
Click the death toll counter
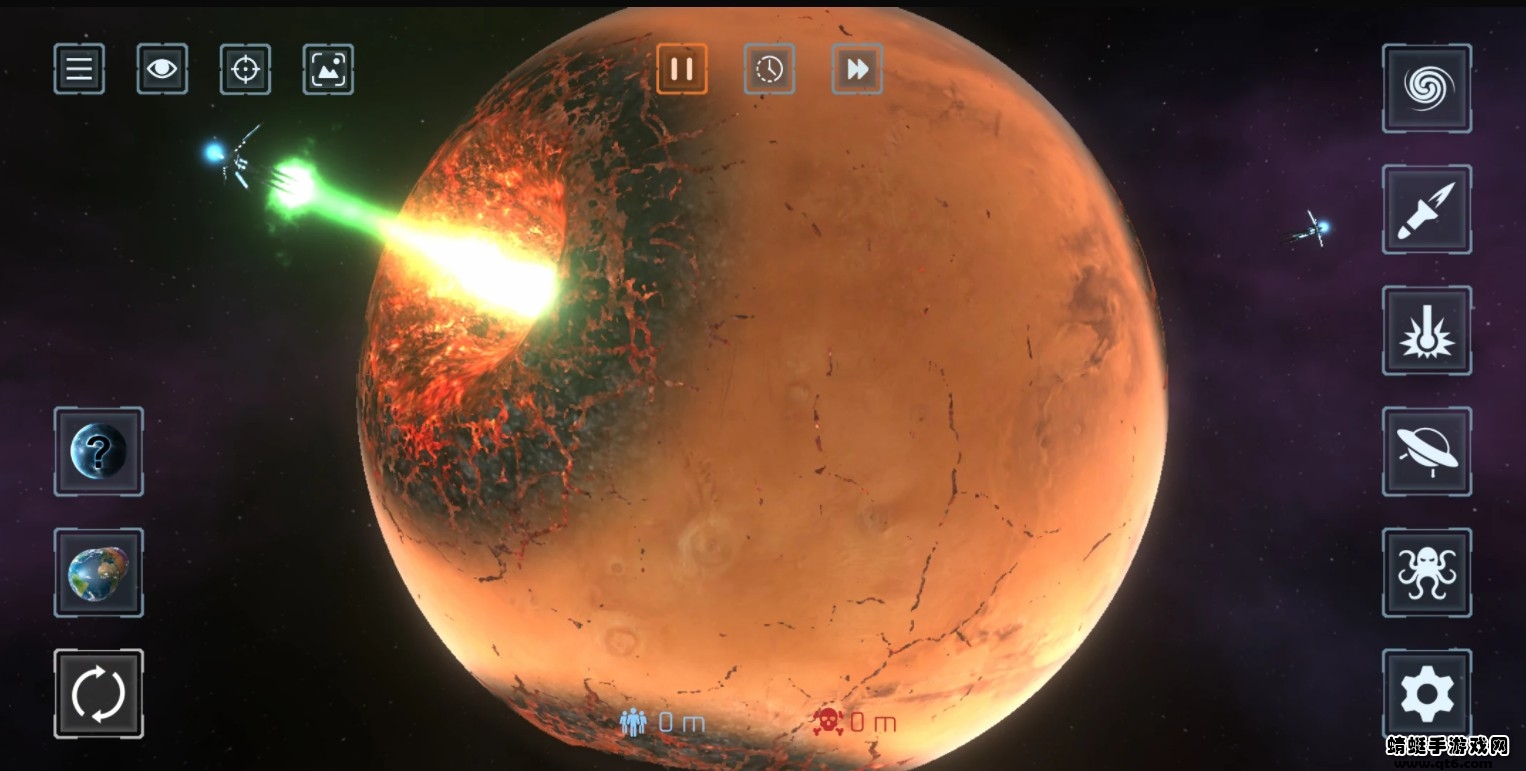[855, 721]
